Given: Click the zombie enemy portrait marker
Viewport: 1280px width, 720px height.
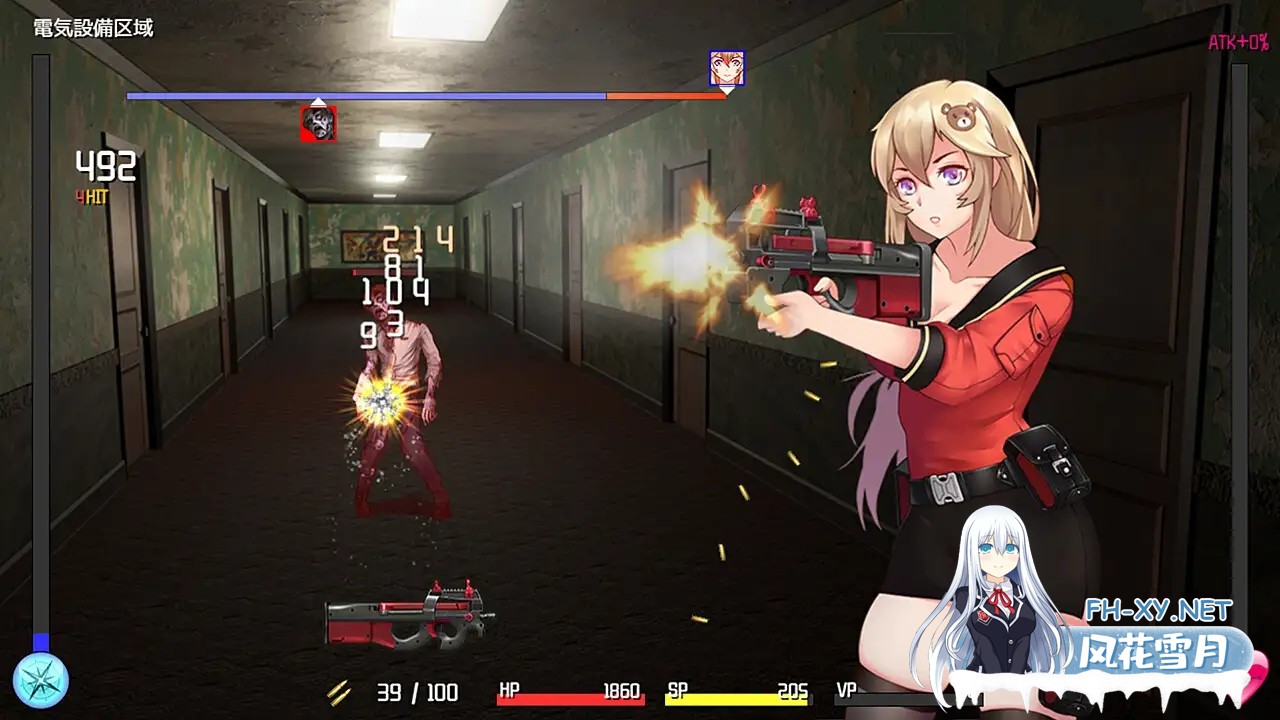Looking at the screenshot, I should coord(319,123).
